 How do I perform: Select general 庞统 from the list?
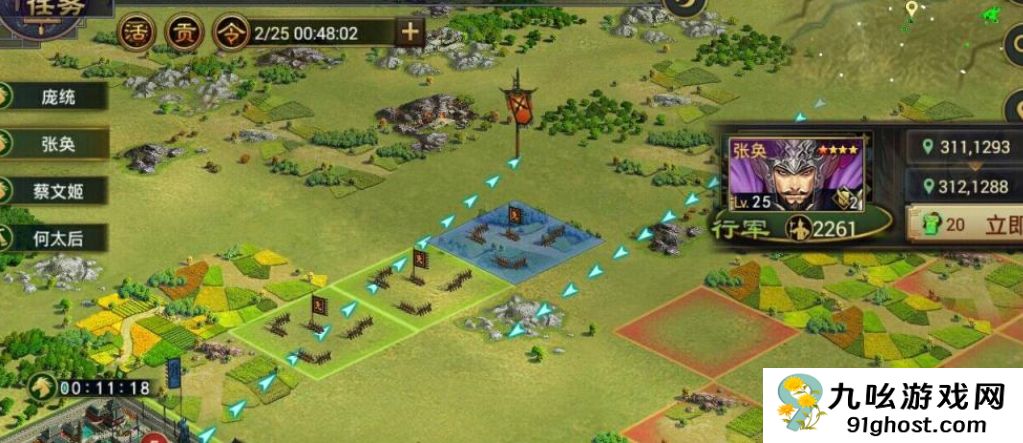57,97
